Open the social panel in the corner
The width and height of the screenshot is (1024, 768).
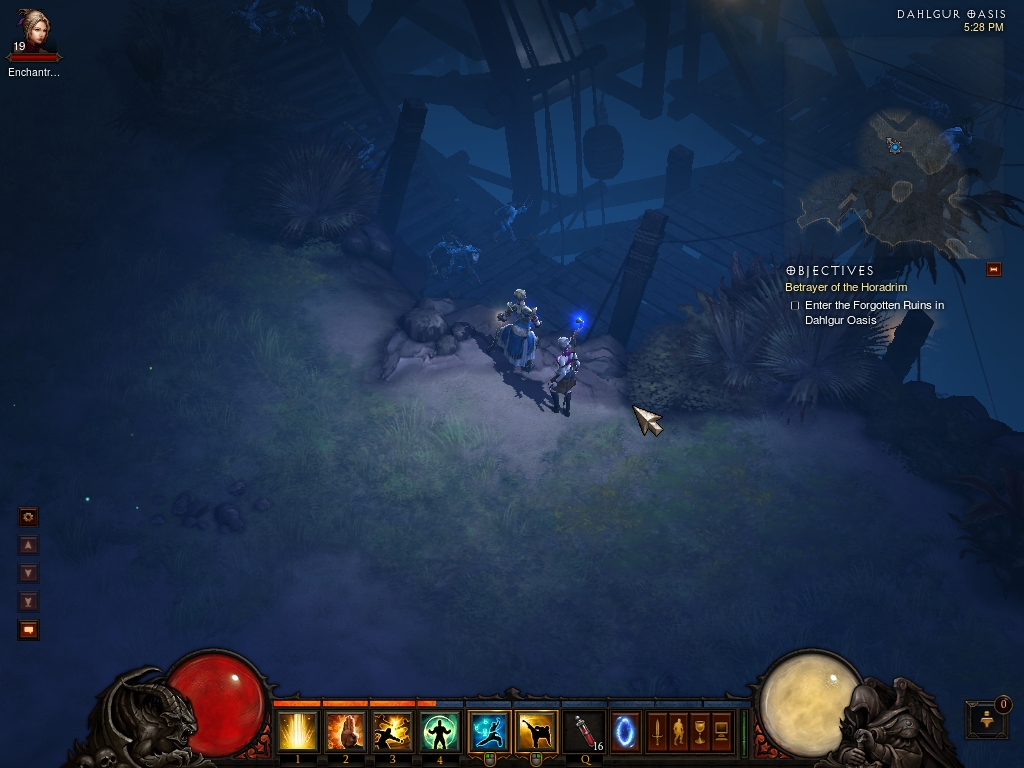[986, 719]
